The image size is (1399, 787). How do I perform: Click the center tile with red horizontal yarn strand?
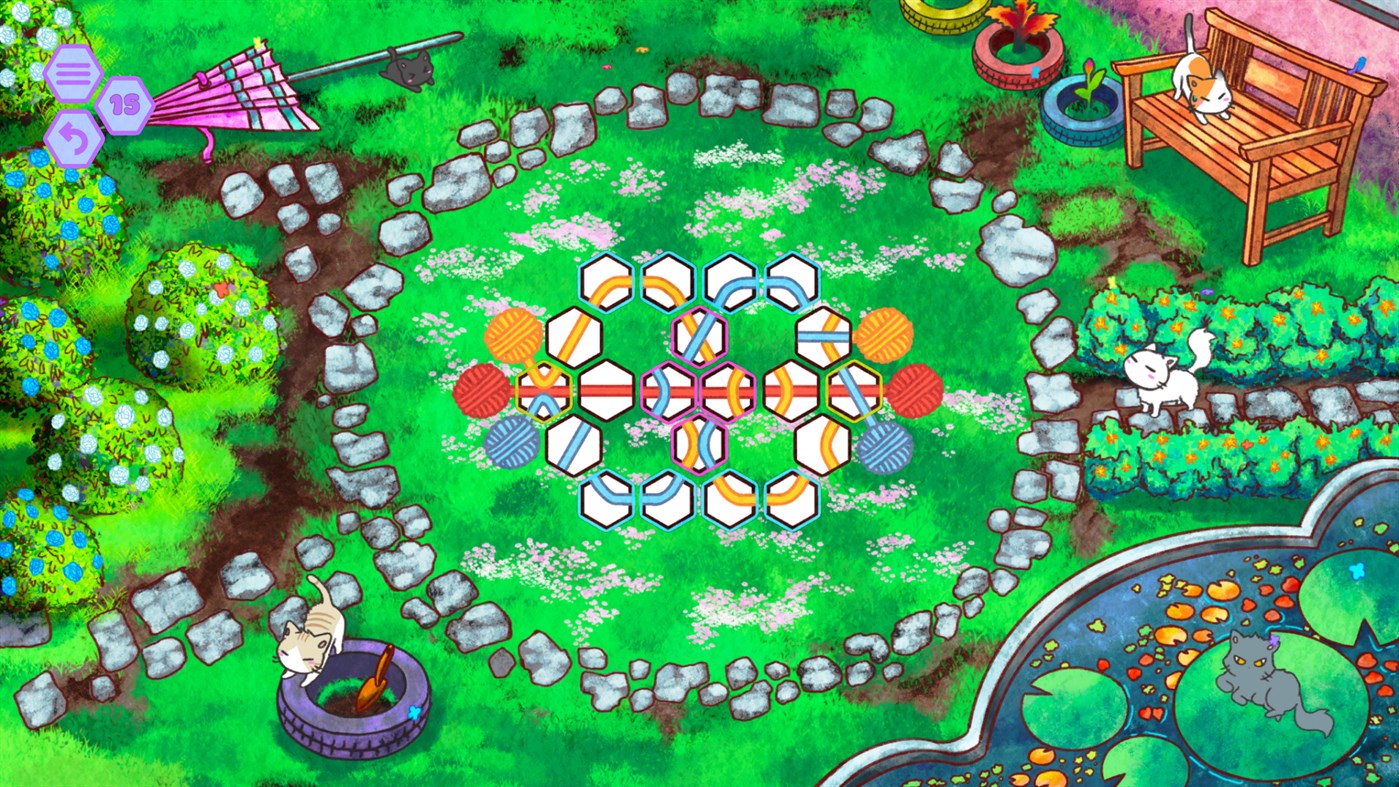605,391
